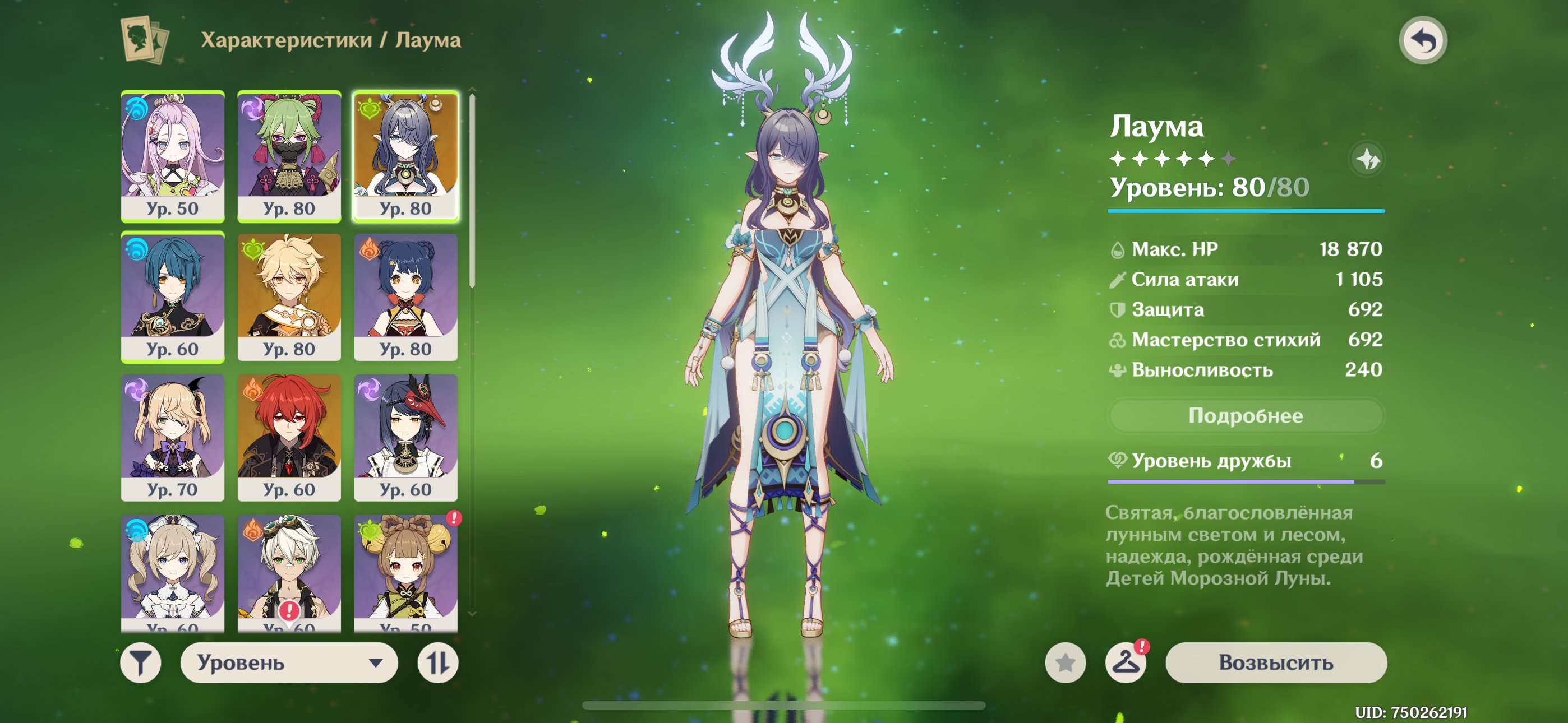Open the Подробнее details panel

click(x=1246, y=416)
